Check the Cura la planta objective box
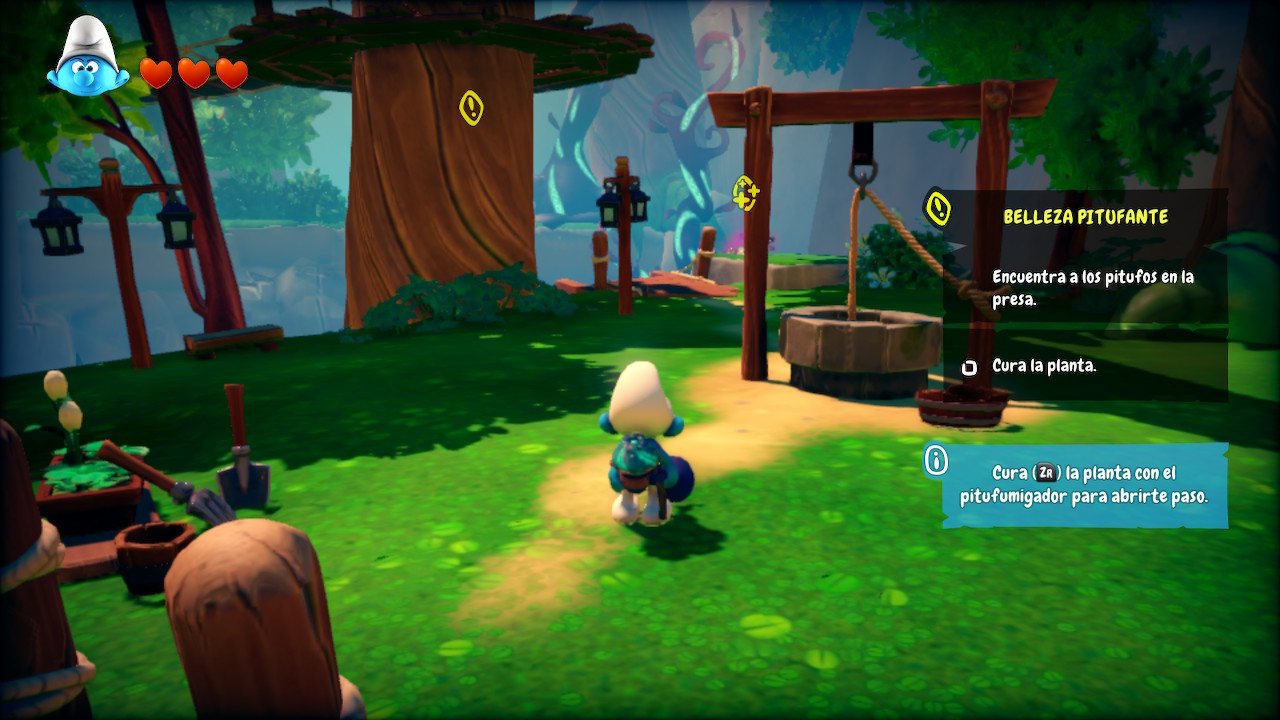Viewport: 1280px width, 720px height. [x=968, y=367]
